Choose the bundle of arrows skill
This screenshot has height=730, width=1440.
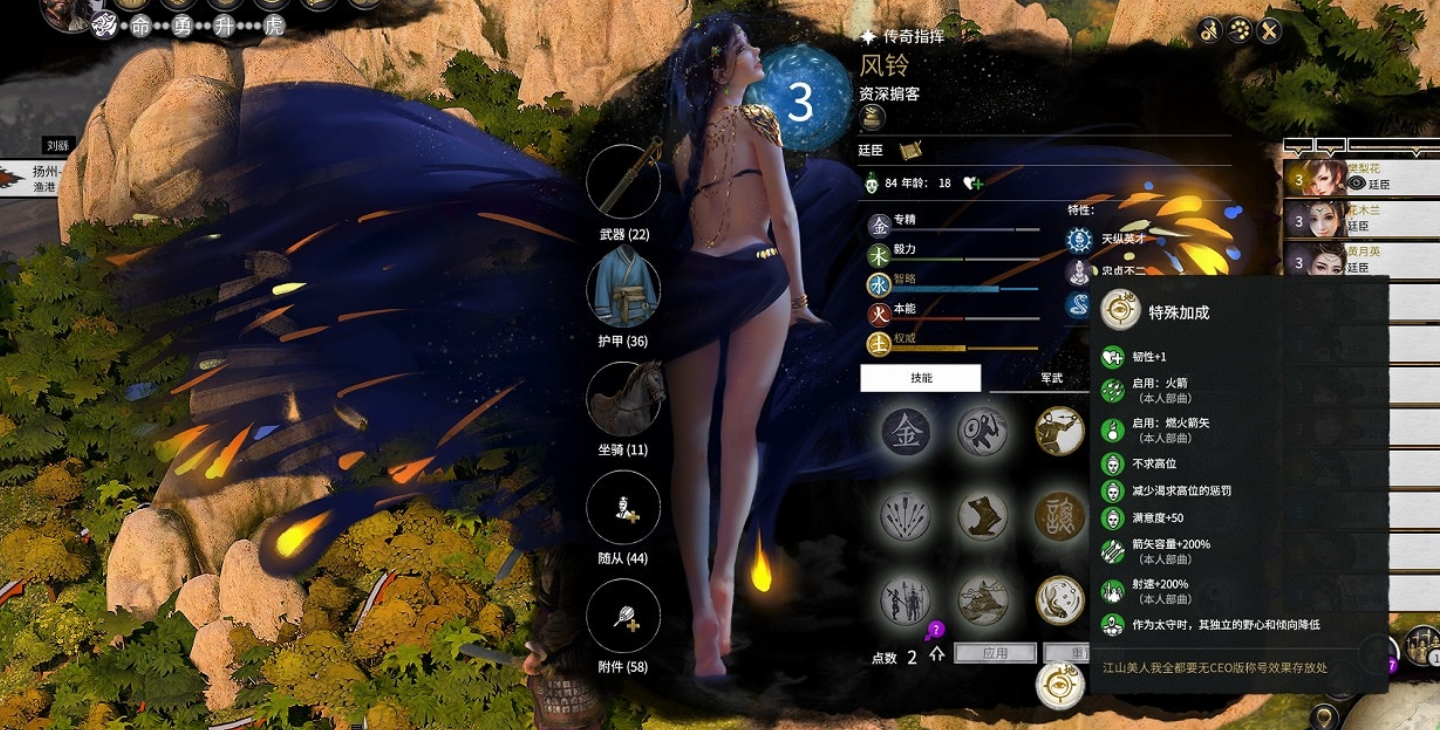(906, 516)
